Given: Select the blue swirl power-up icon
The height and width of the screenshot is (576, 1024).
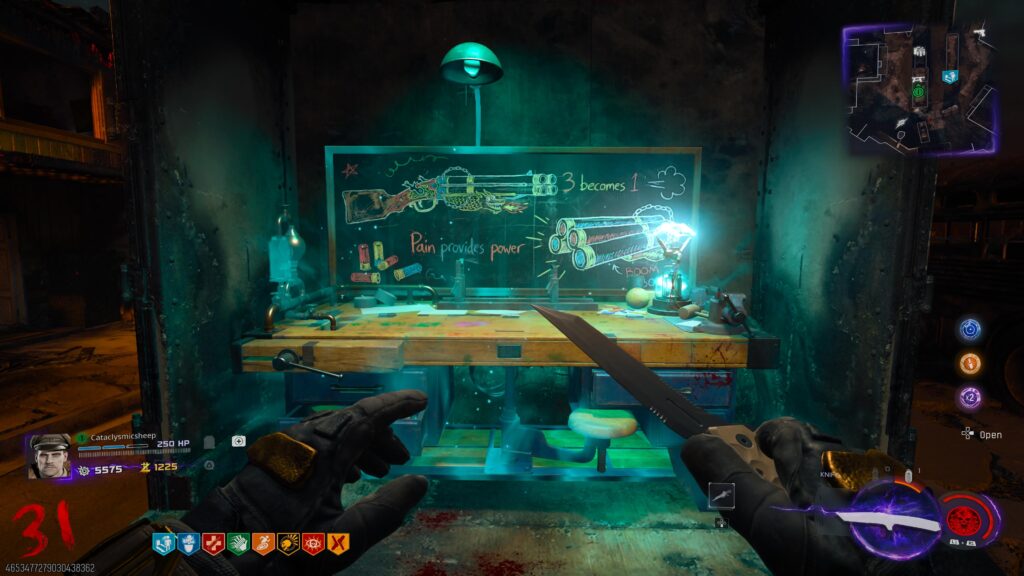Looking at the screenshot, I should click(969, 329).
